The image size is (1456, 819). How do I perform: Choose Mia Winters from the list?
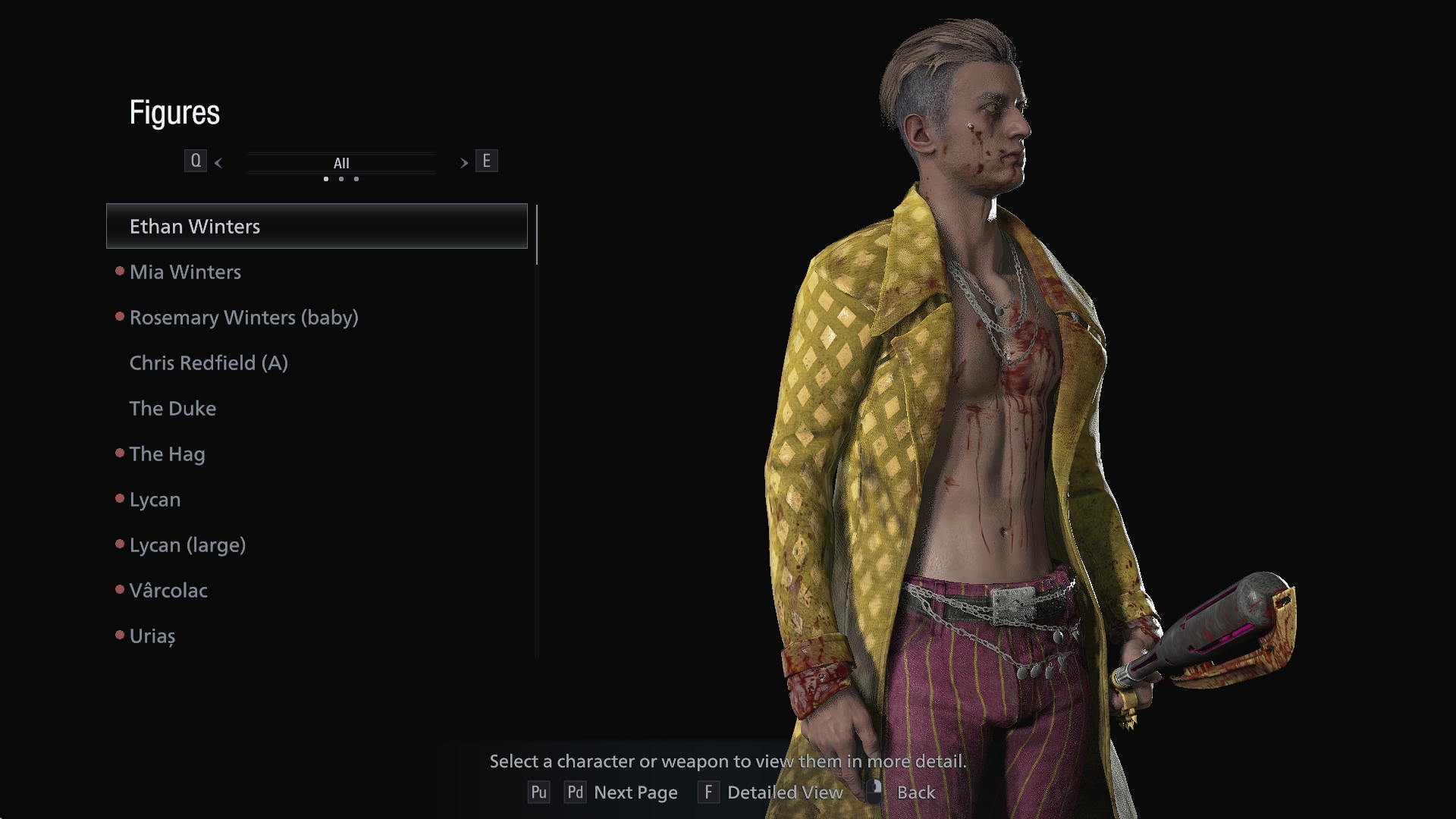pyautogui.click(x=185, y=272)
